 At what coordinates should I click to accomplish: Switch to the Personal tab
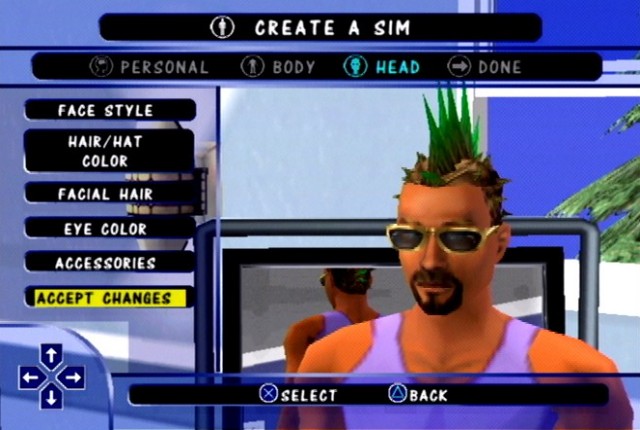(150, 67)
